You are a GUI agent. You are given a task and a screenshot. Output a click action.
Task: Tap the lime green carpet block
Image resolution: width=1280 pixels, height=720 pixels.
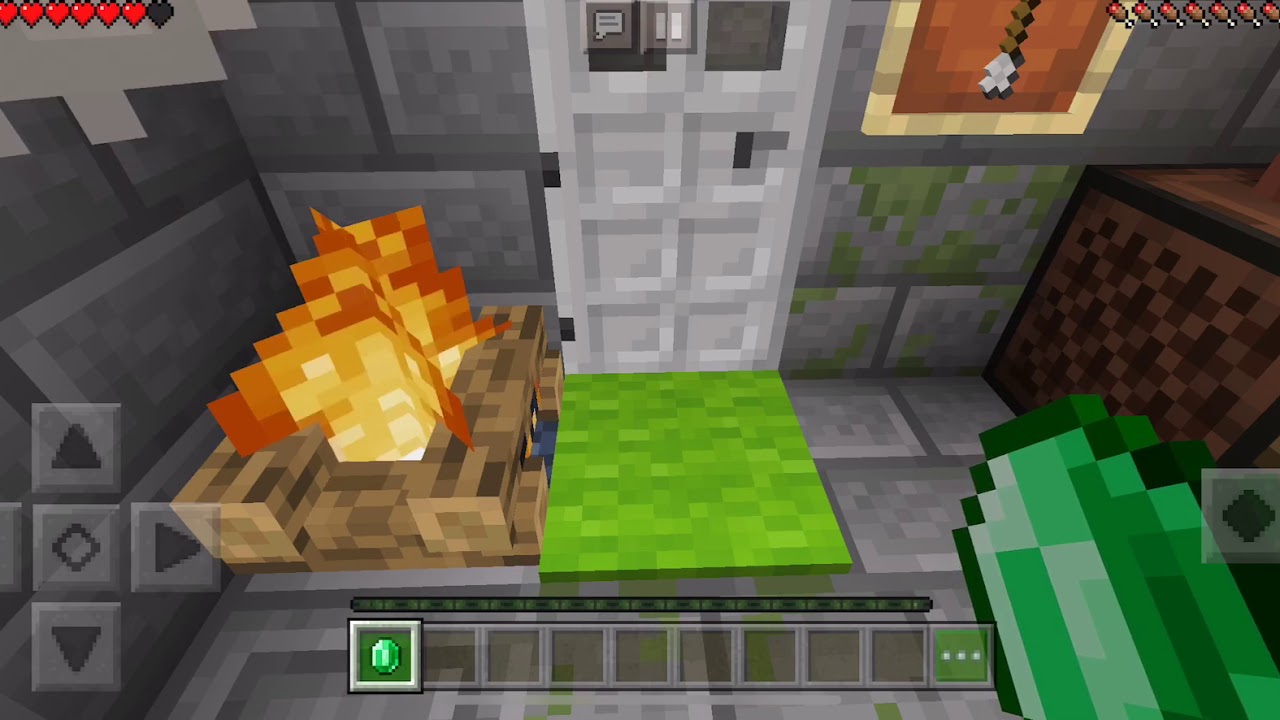pyautogui.click(x=690, y=470)
